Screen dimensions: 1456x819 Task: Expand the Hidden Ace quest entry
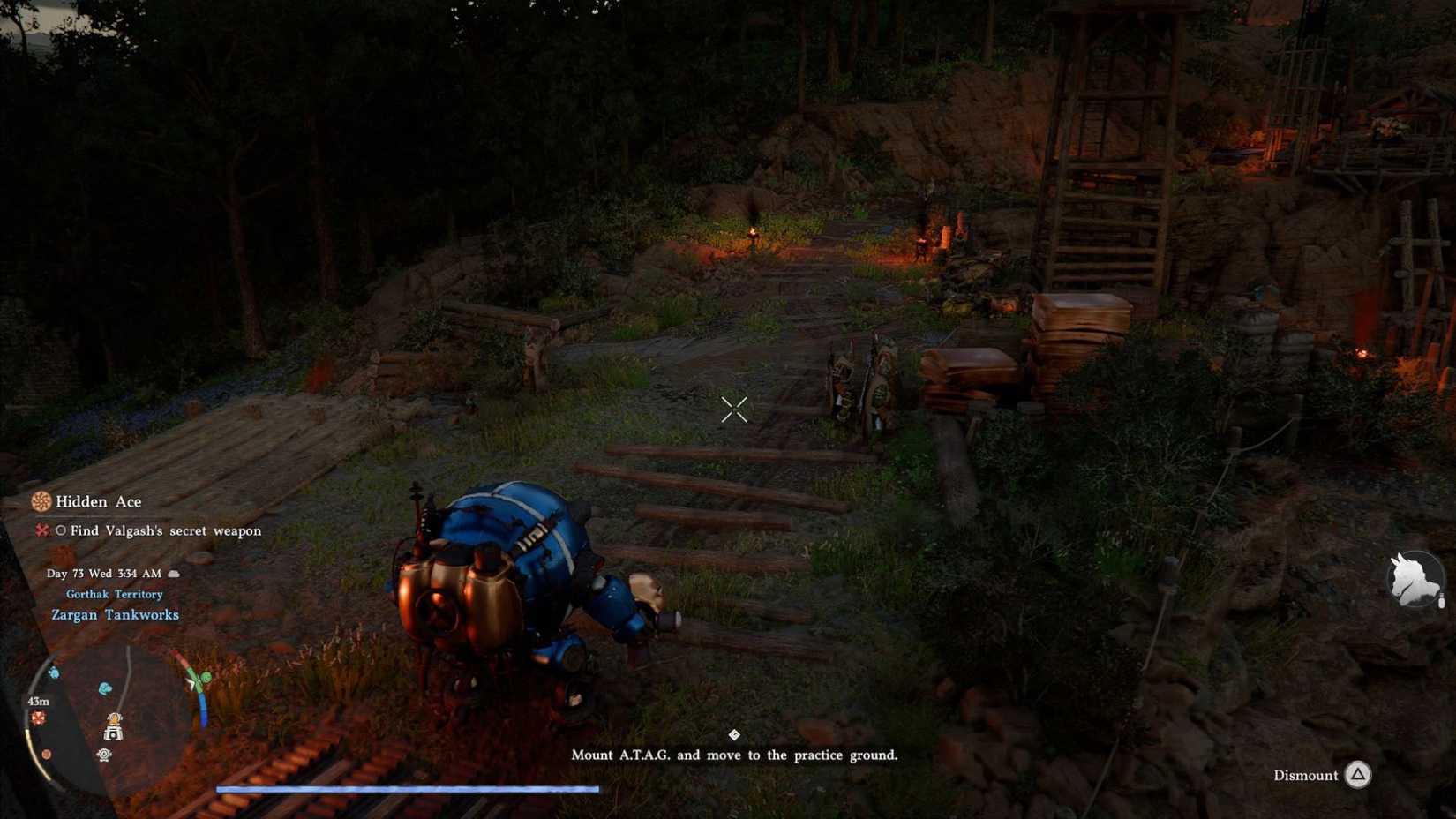tap(100, 500)
